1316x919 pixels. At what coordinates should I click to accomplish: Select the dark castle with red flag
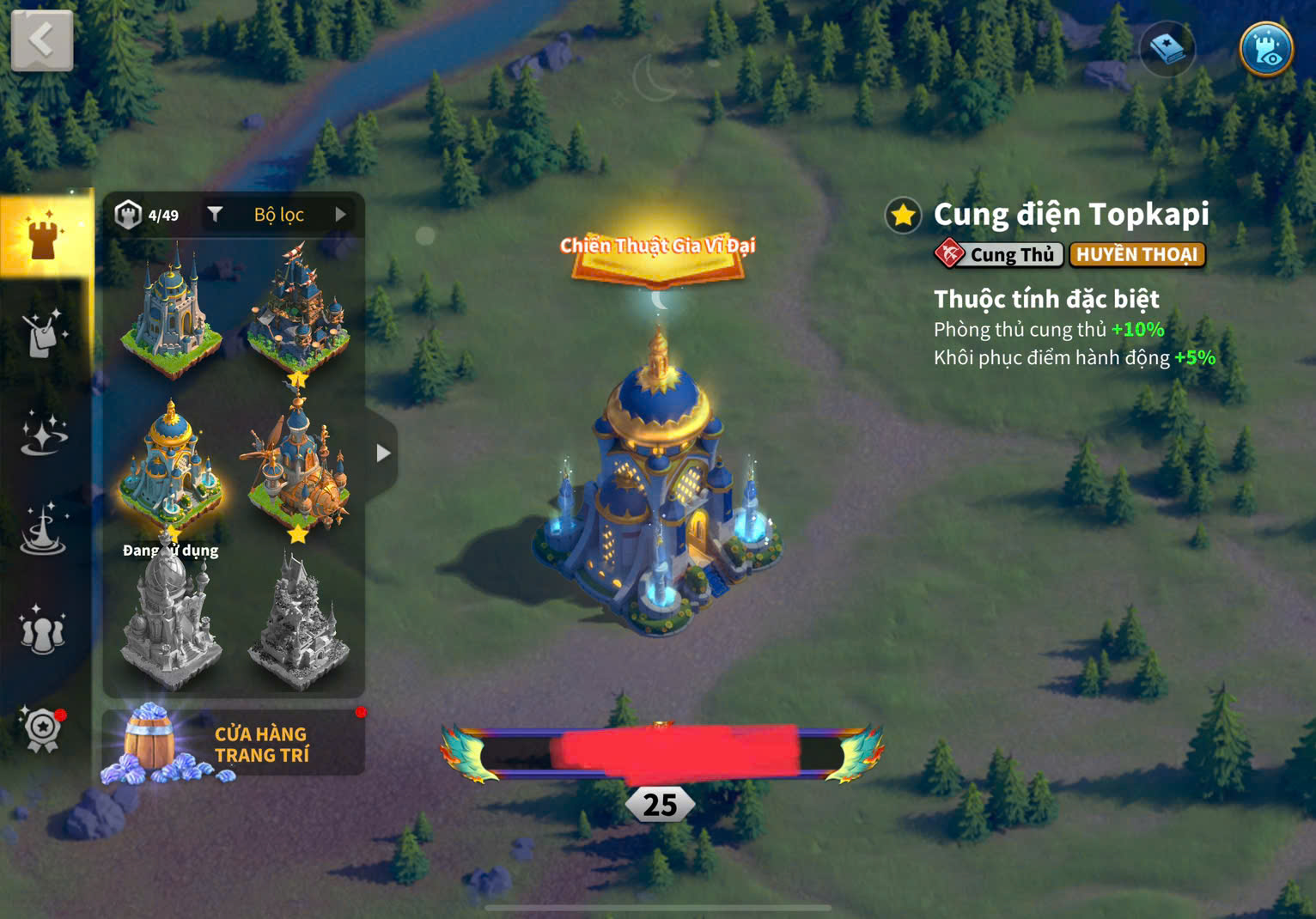pos(297,311)
